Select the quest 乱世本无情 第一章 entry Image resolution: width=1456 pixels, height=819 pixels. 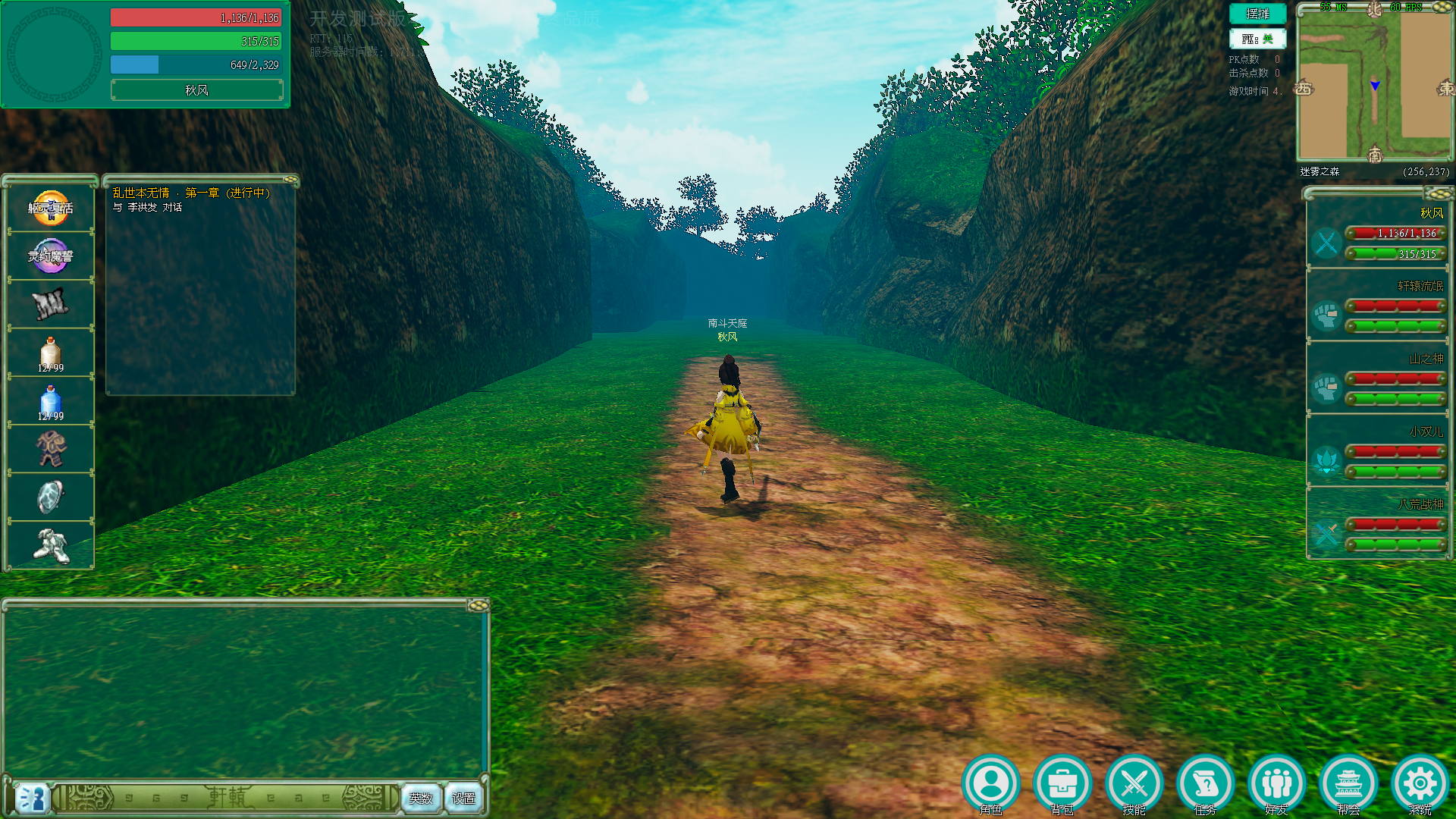(x=191, y=193)
